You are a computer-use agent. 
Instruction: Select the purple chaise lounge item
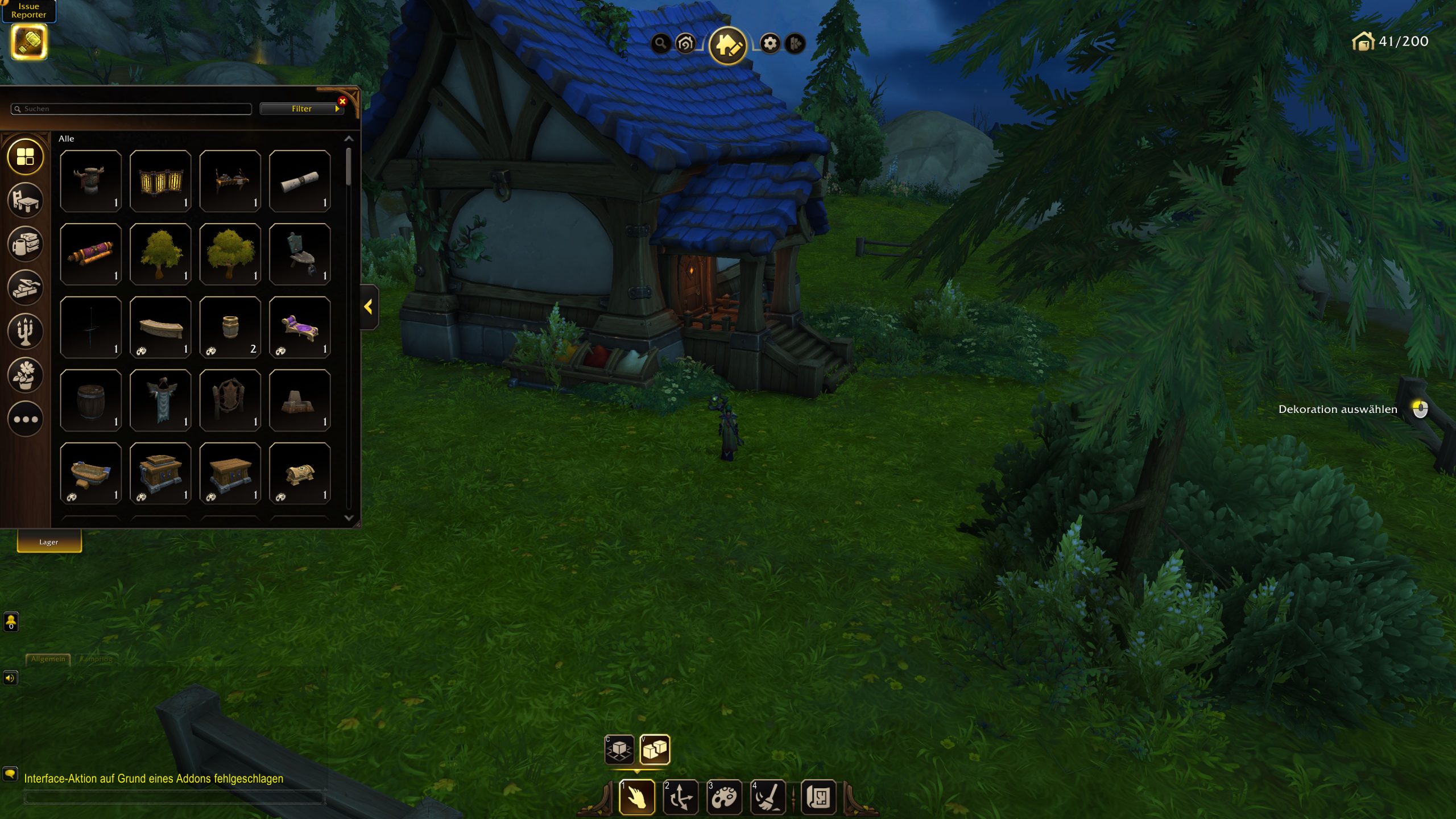[300, 328]
